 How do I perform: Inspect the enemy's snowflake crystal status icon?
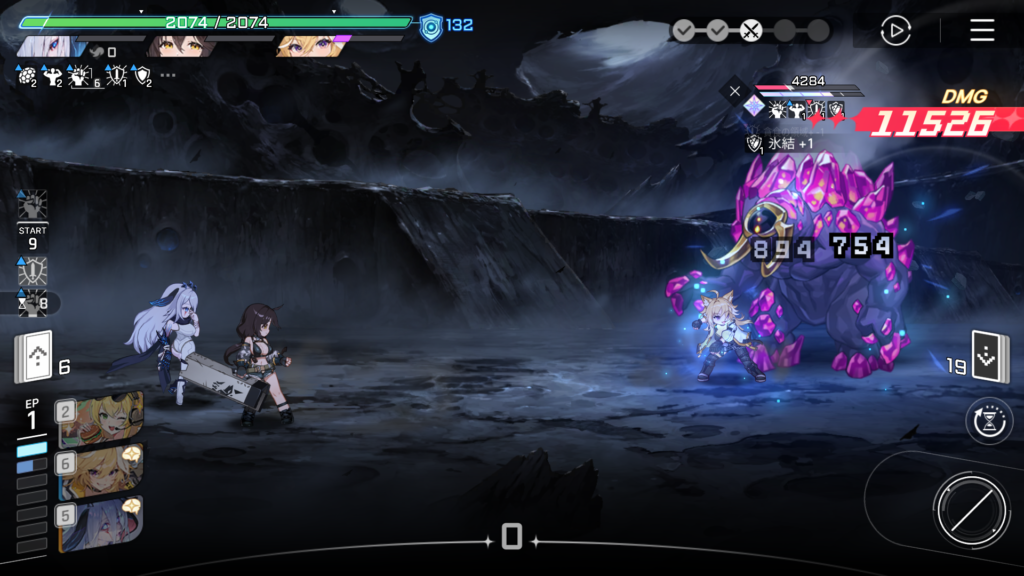coord(754,107)
